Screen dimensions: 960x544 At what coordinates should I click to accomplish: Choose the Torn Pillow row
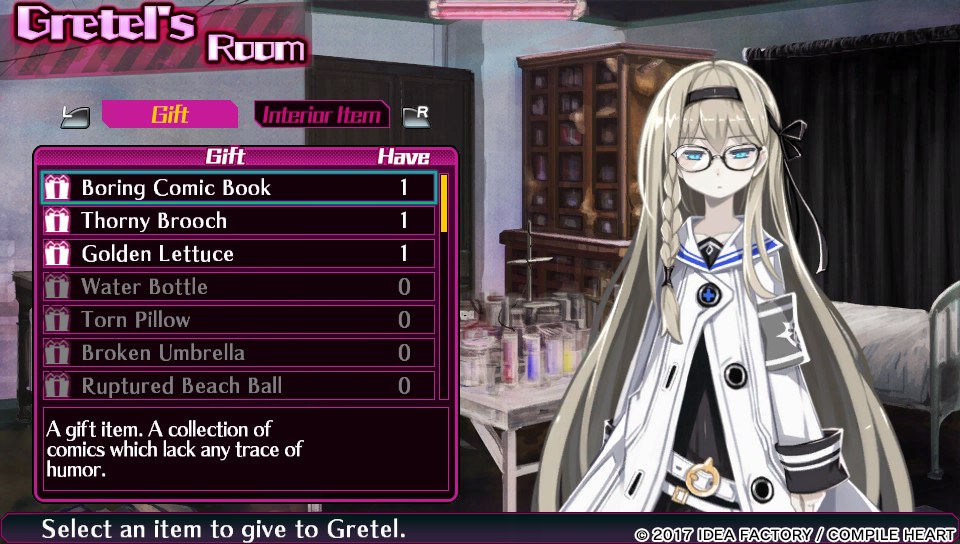(238, 320)
